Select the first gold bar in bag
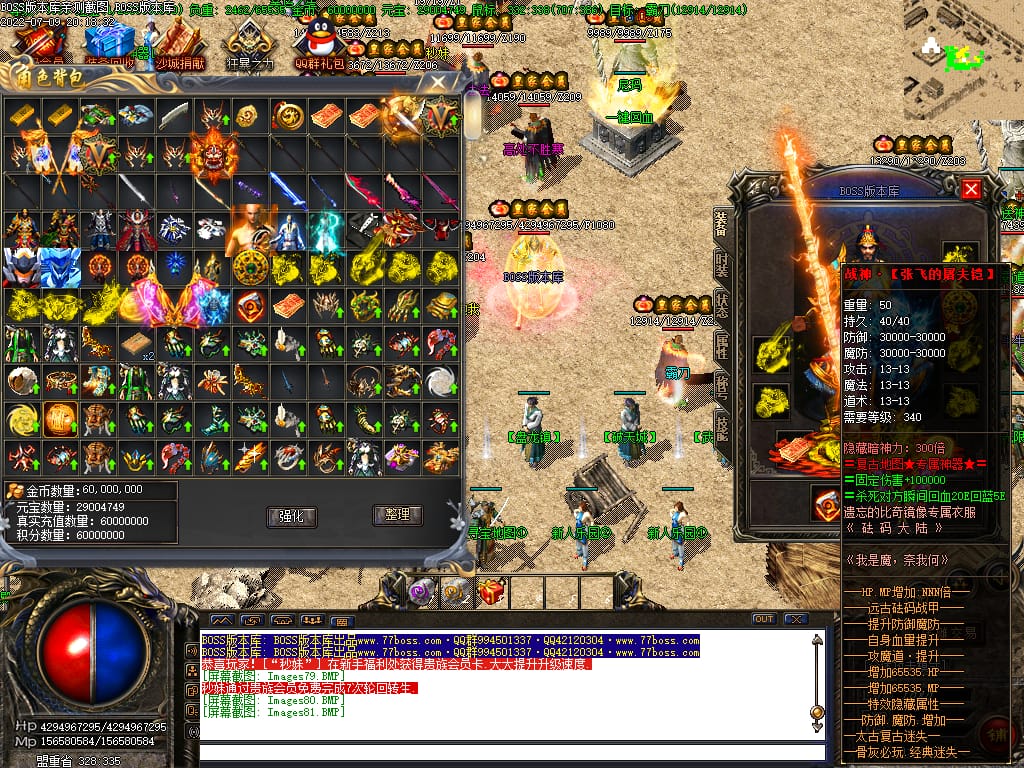The height and width of the screenshot is (768, 1024). pyautogui.click(x=22, y=116)
